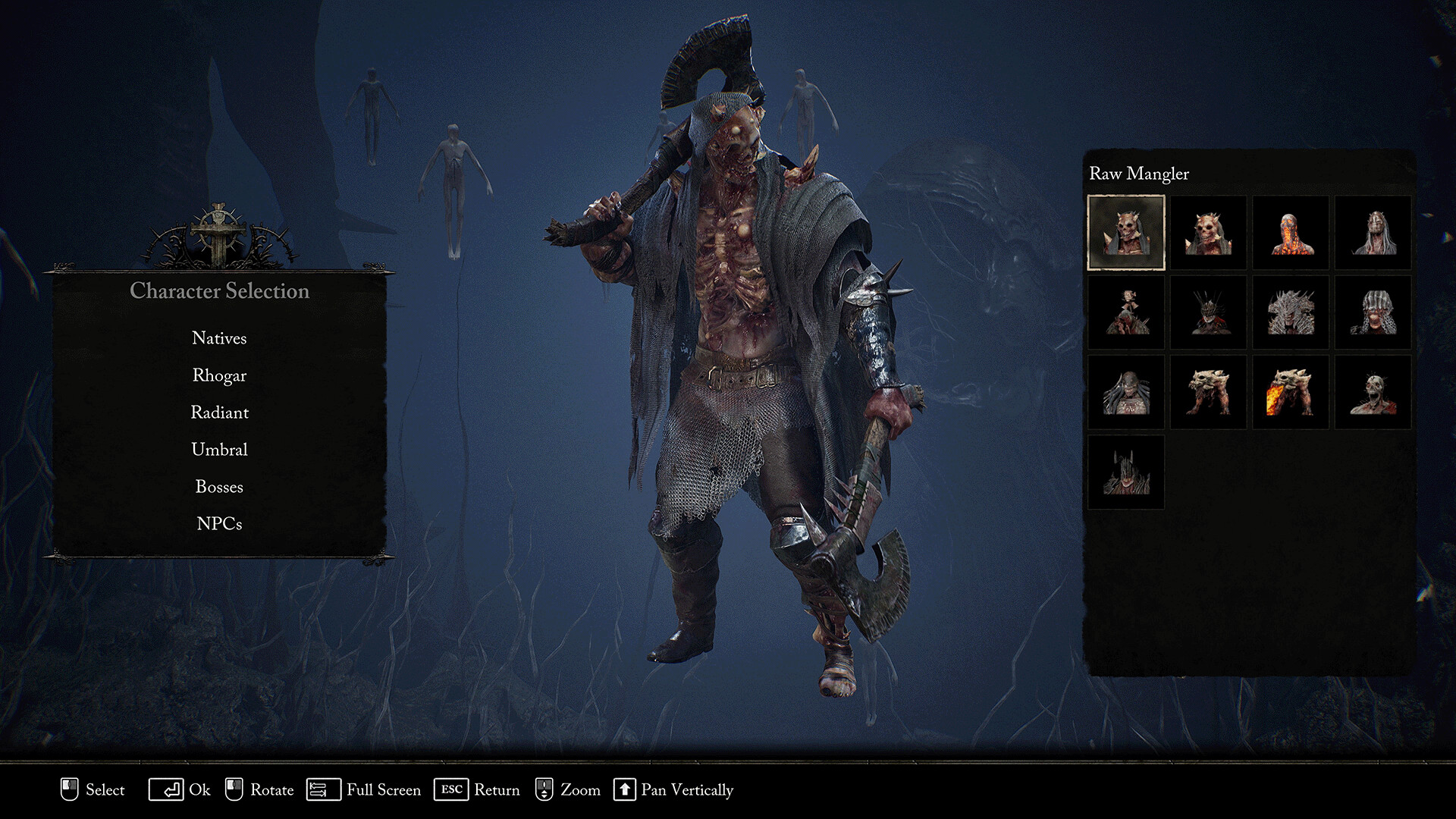Click the mouse Select icon in bottom bar

(69, 790)
